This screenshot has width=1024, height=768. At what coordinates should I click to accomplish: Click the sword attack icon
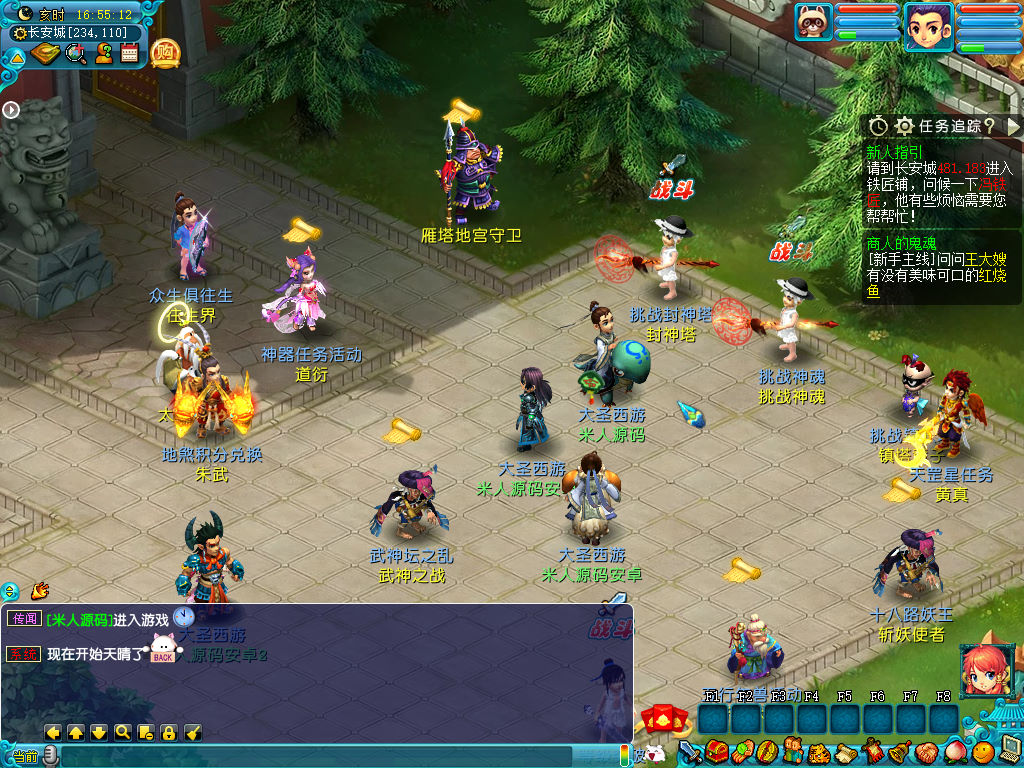pos(689,751)
